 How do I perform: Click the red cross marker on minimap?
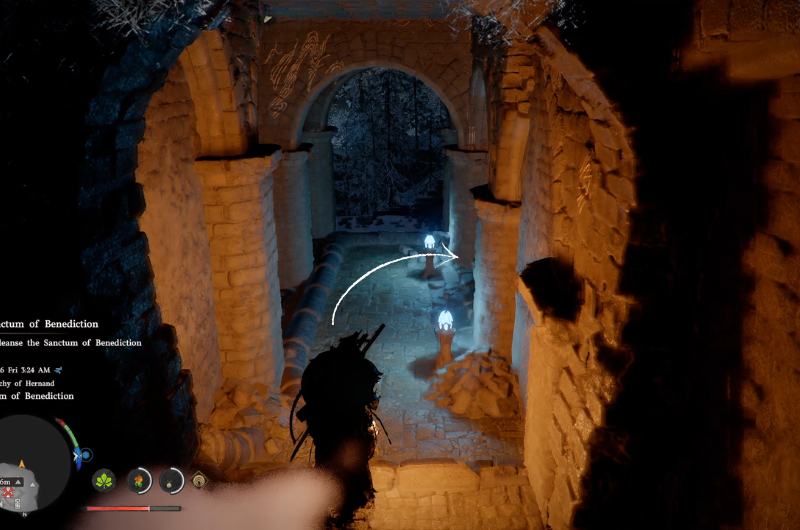pyautogui.click(x=10, y=494)
